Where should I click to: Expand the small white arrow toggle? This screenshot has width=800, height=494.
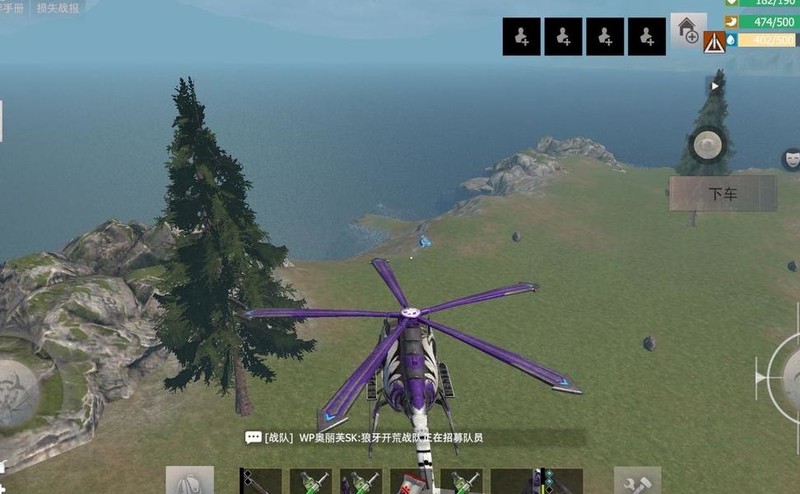click(x=715, y=87)
